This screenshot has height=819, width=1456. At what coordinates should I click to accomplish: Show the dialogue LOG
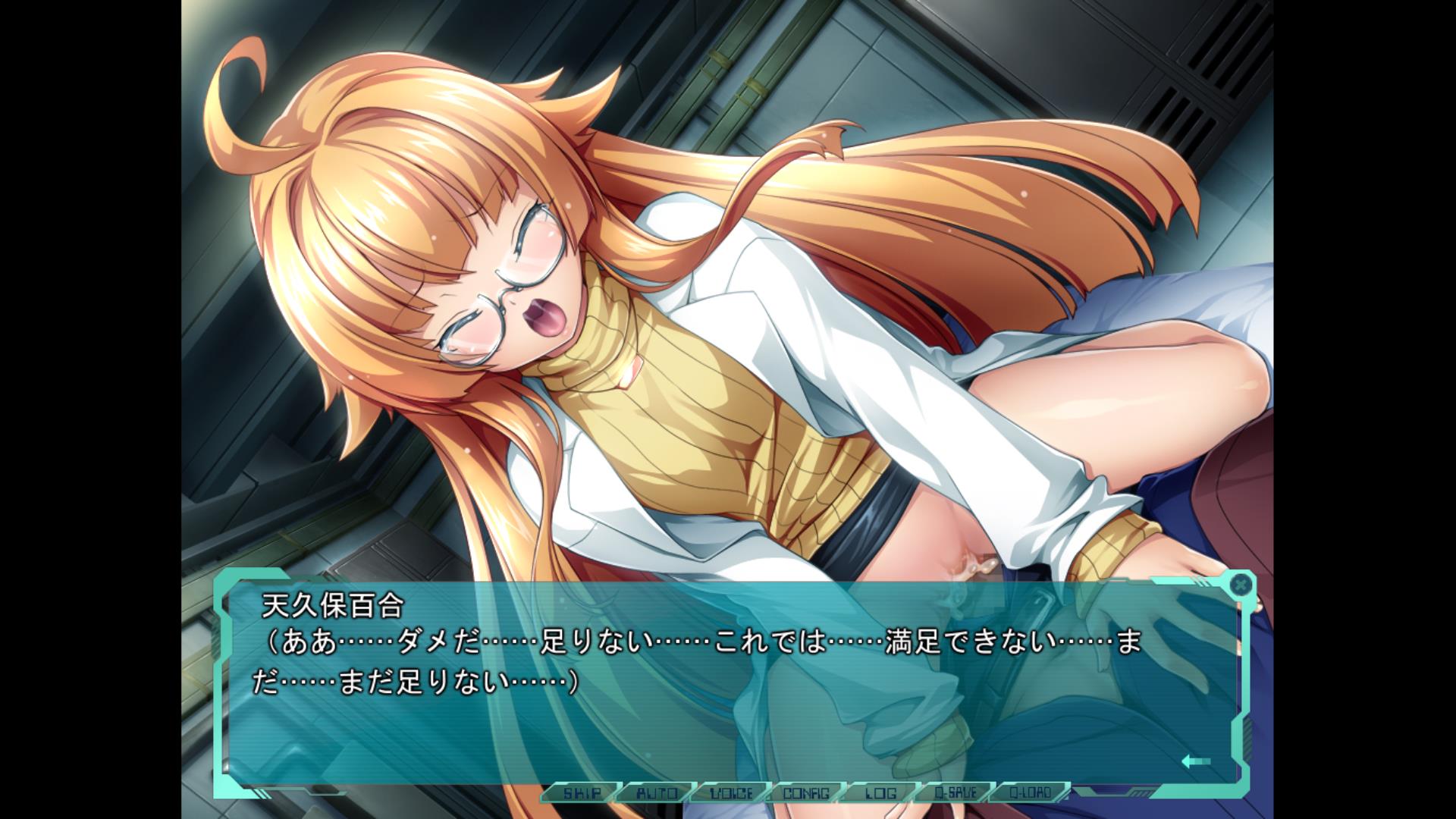(x=880, y=793)
